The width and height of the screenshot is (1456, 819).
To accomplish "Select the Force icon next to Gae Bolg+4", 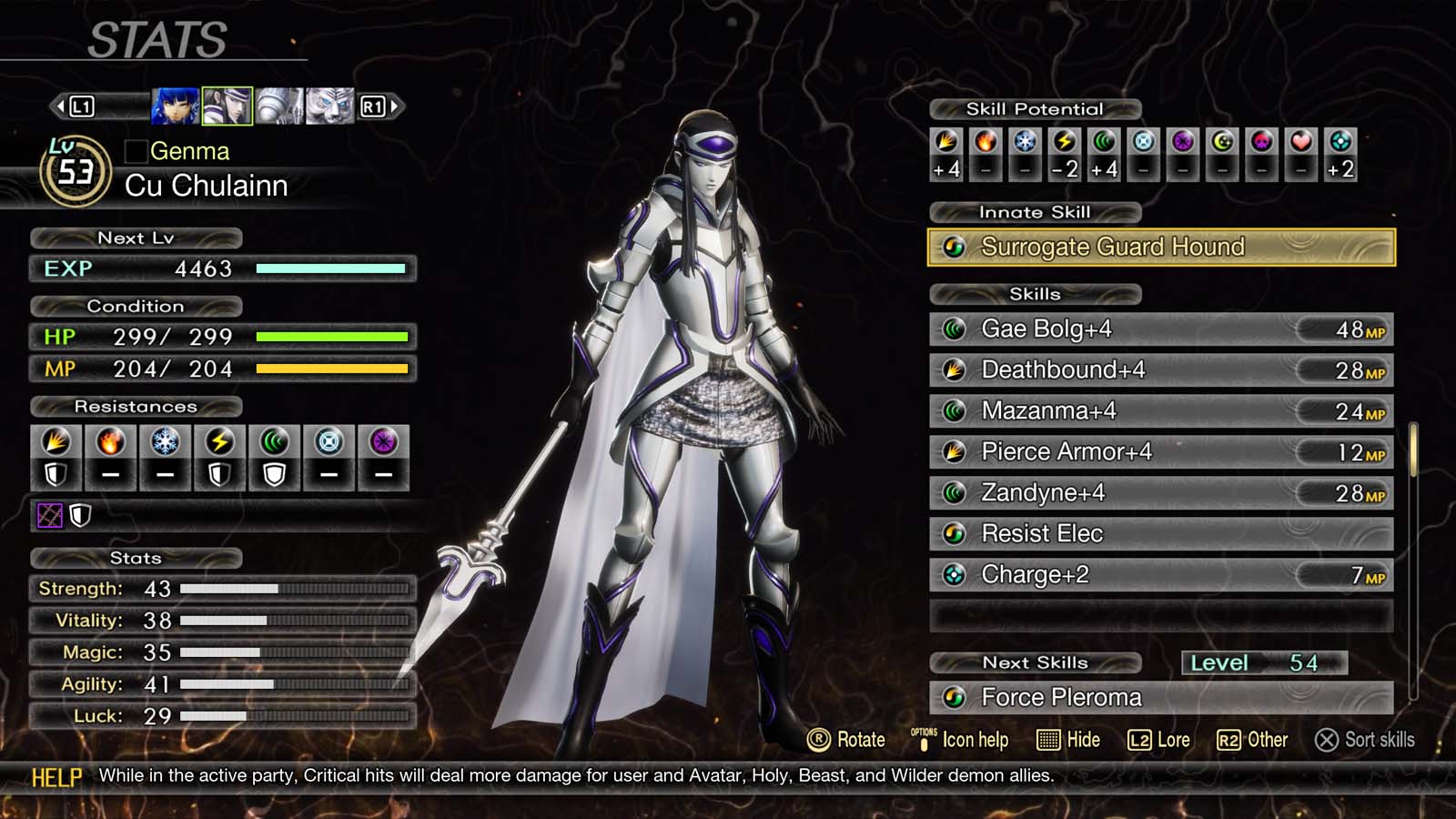I will tap(954, 329).
